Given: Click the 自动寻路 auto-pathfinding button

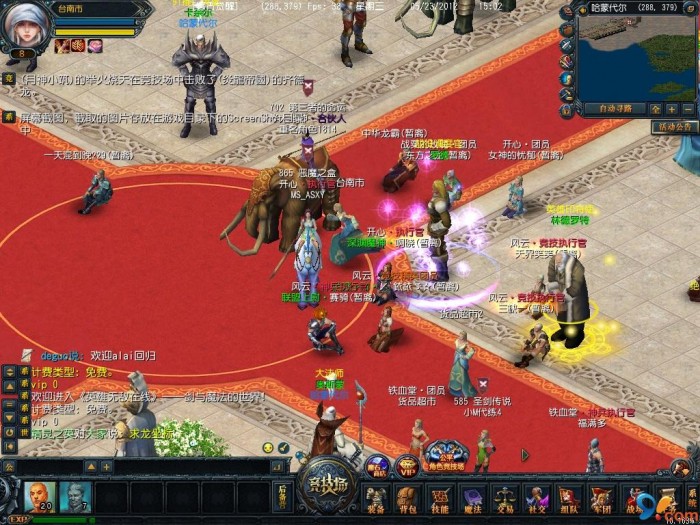Looking at the screenshot, I should pyautogui.click(x=614, y=108).
